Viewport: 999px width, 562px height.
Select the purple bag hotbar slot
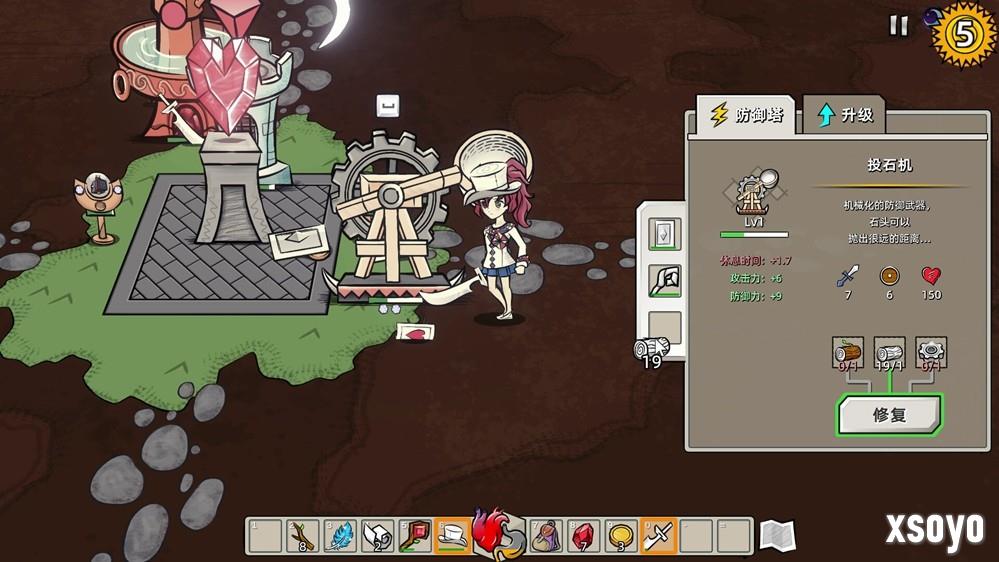point(546,536)
